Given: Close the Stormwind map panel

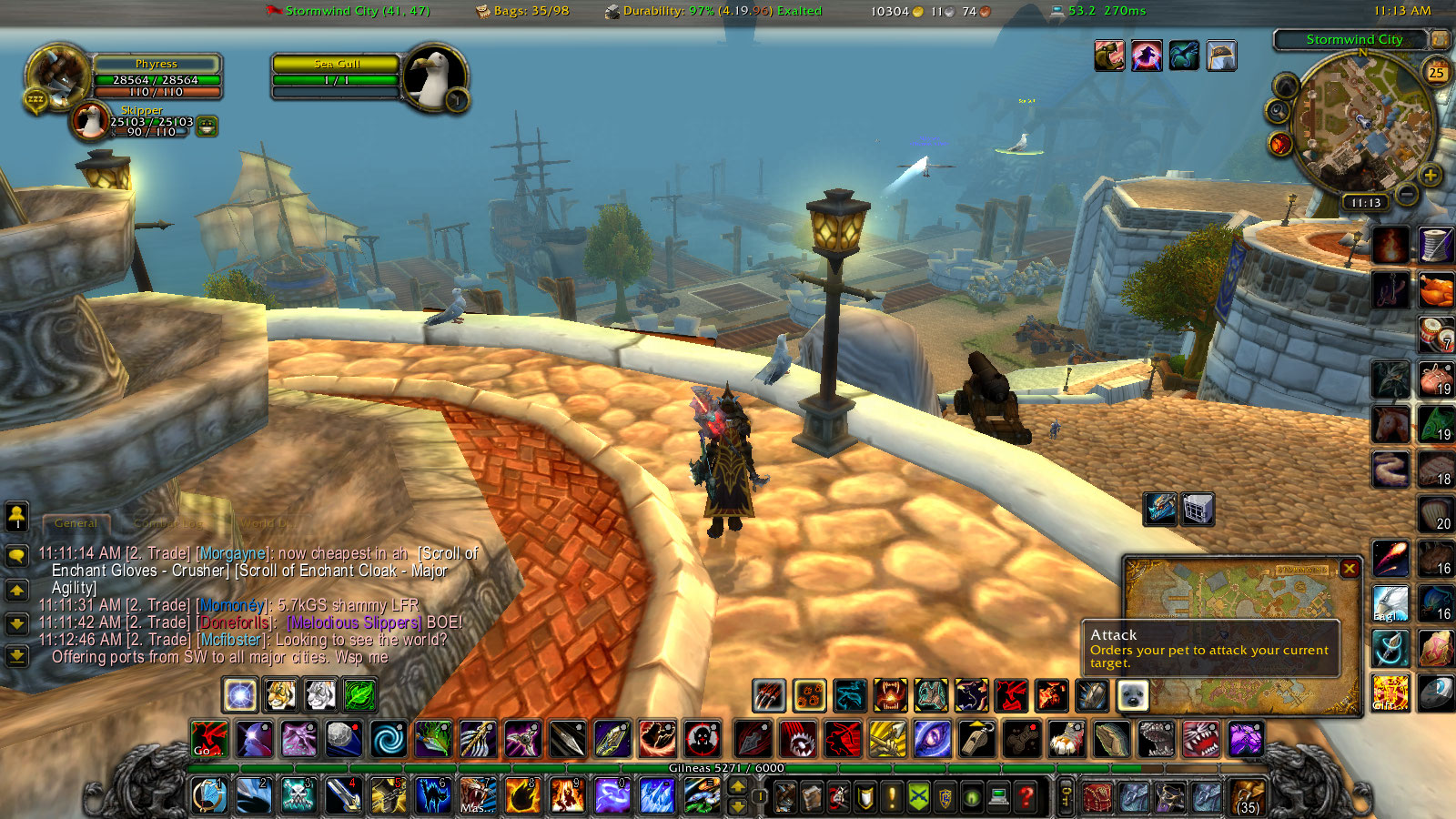Looking at the screenshot, I should (1350, 569).
